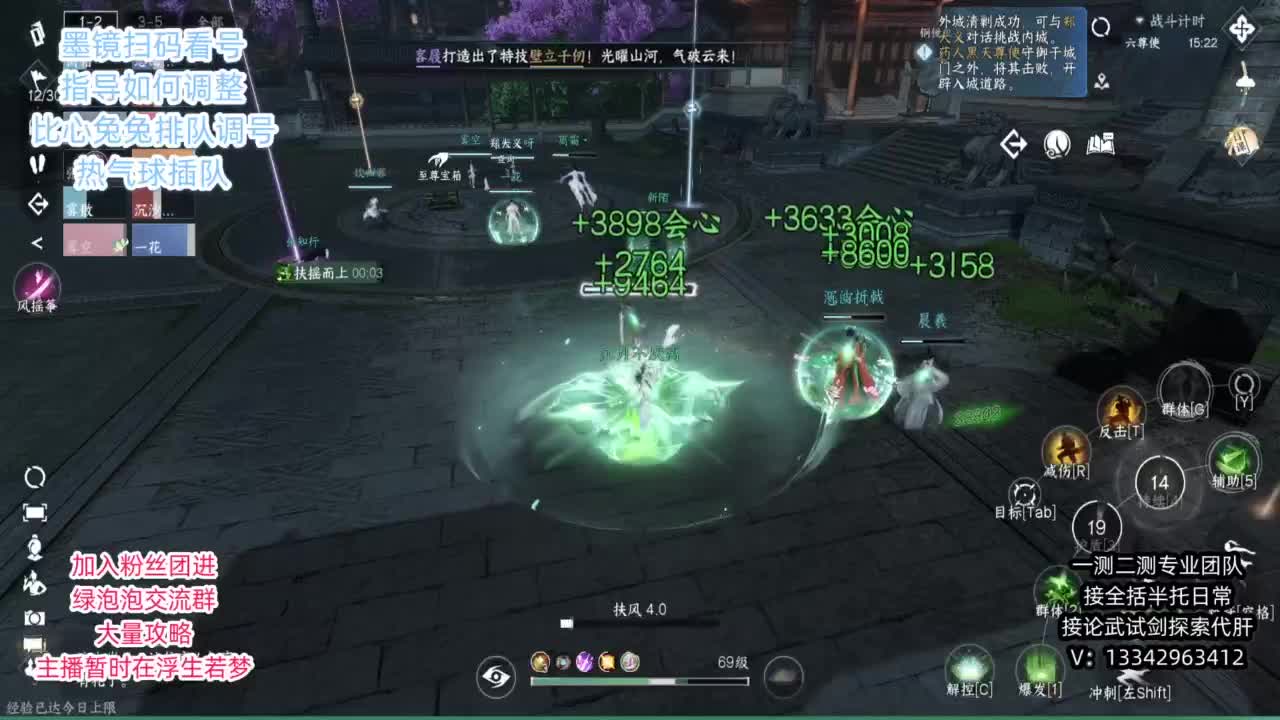Expand the 六尊使 timer entry

1142,42
